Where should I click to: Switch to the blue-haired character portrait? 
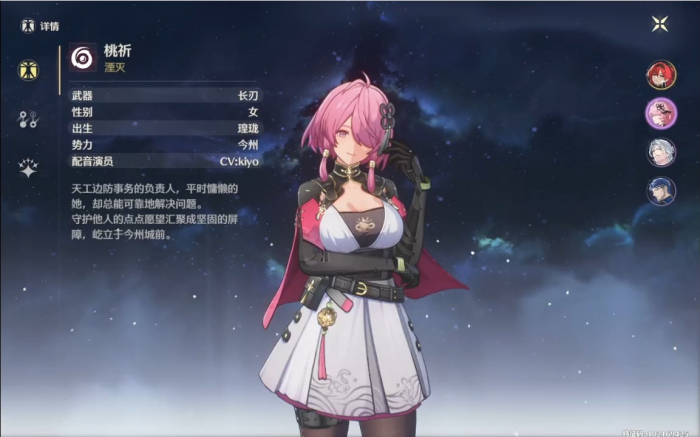coord(661,190)
